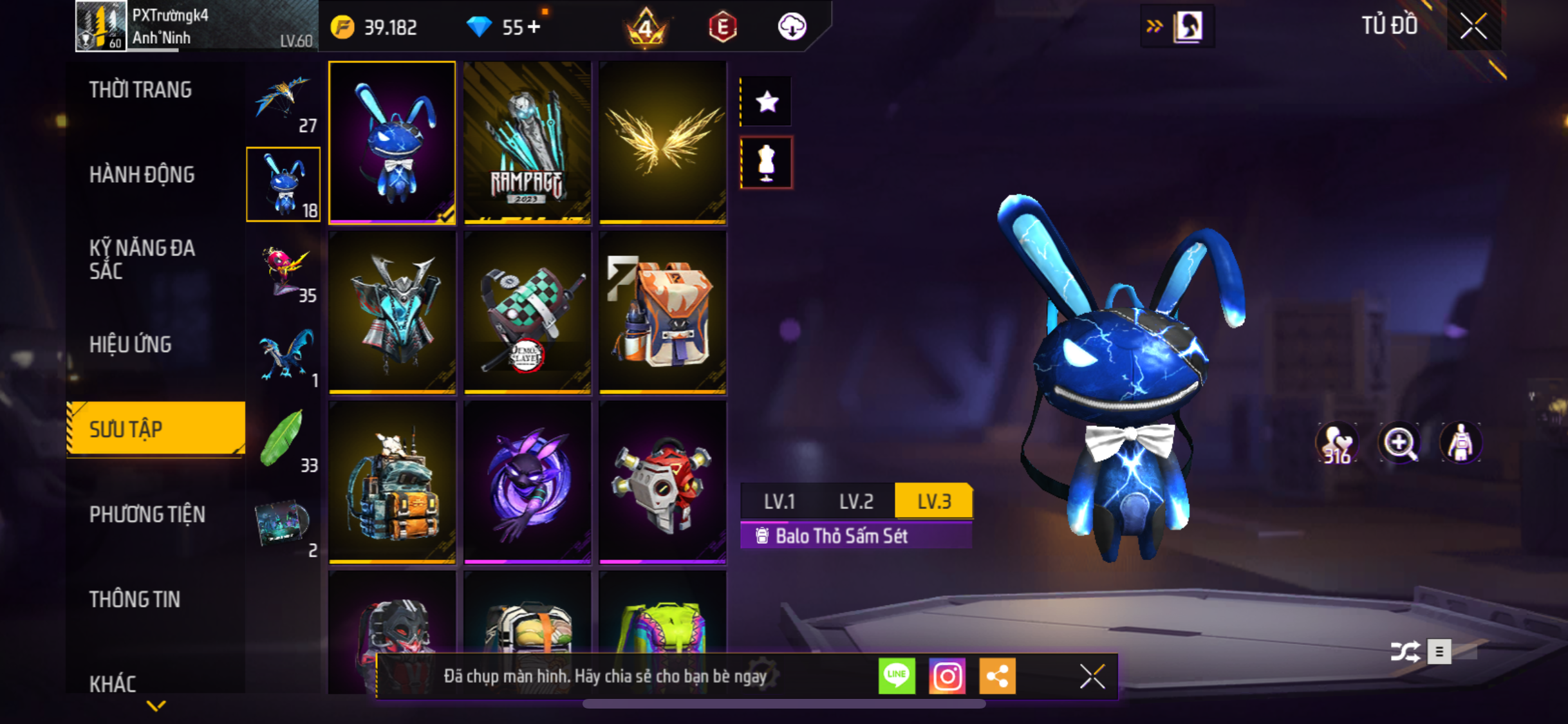Click the mannequin outfit preview icon
Image resolution: width=1568 pixels, height=724 pixels.
767,163
